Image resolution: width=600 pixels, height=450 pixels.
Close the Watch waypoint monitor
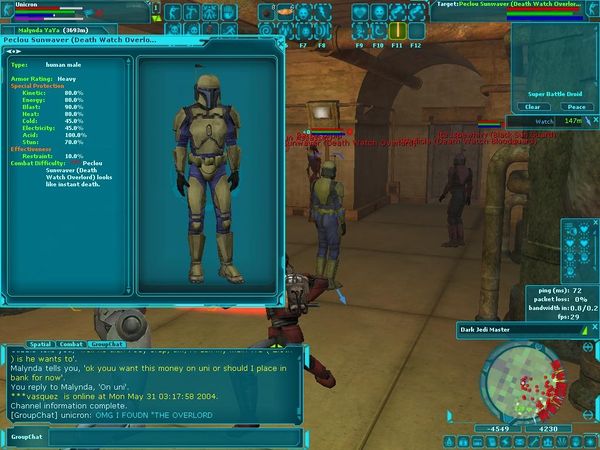coord(593,121)
